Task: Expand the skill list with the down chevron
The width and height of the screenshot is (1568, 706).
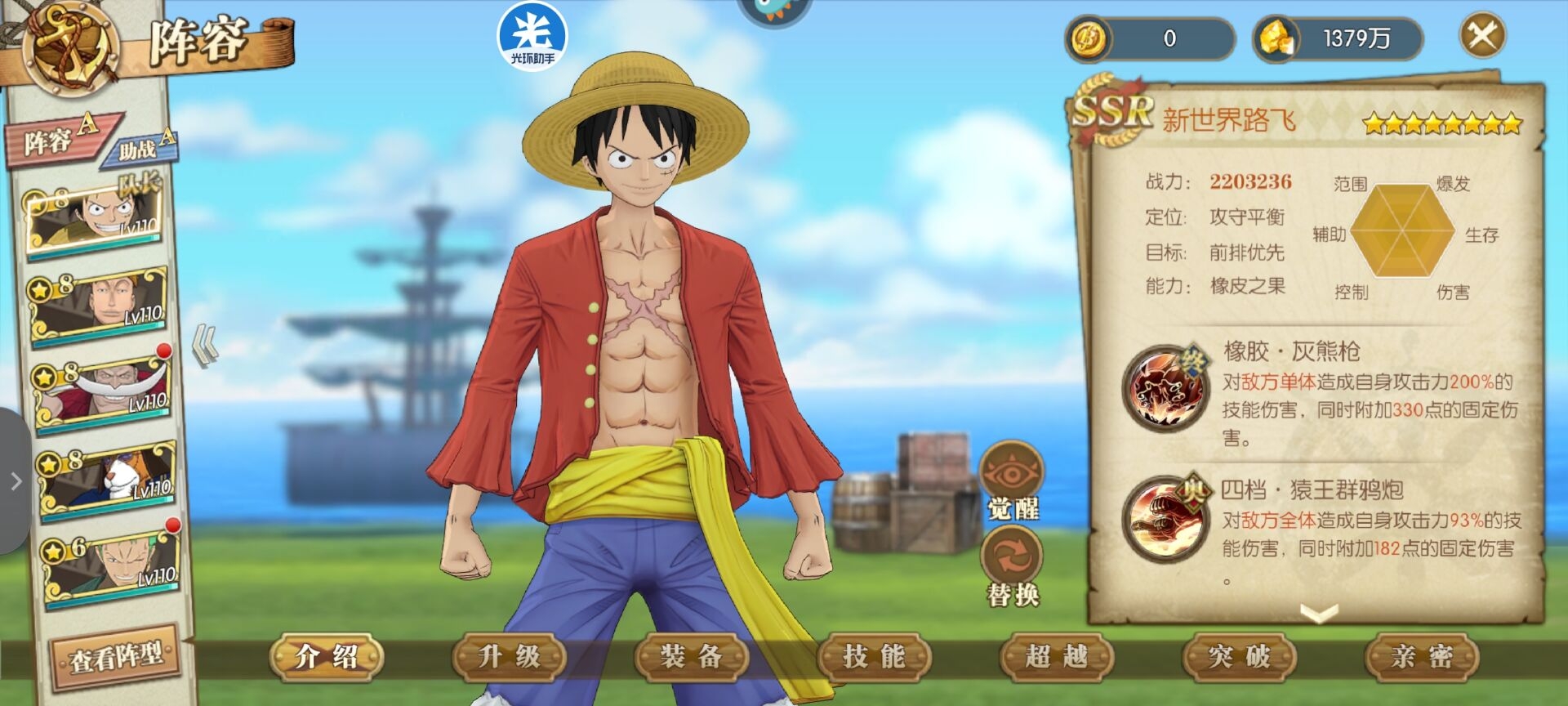Action: tap(1318, 613)
